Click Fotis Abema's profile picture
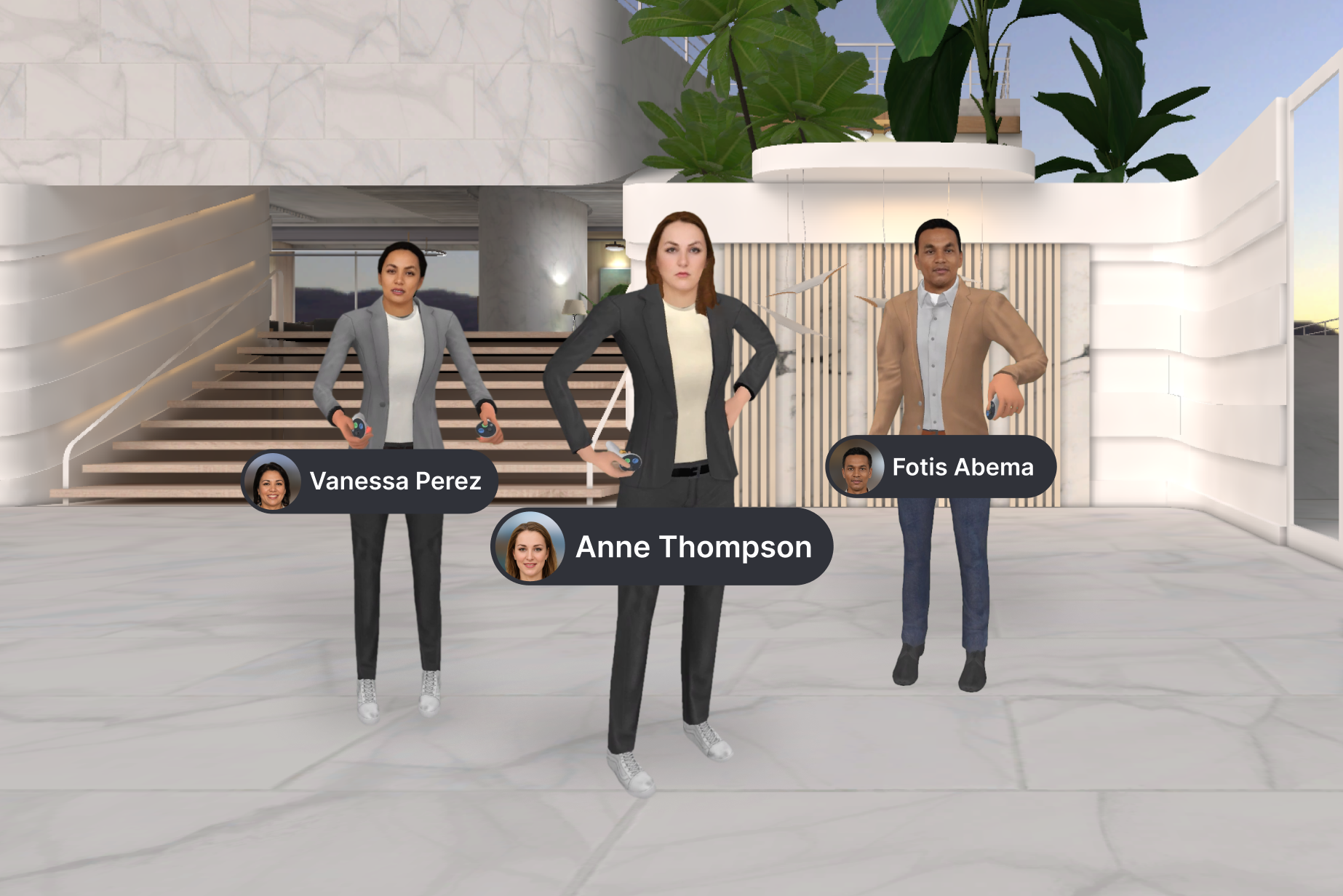The height and width of the screenshot is (896, 1343). tap(857, 468)
